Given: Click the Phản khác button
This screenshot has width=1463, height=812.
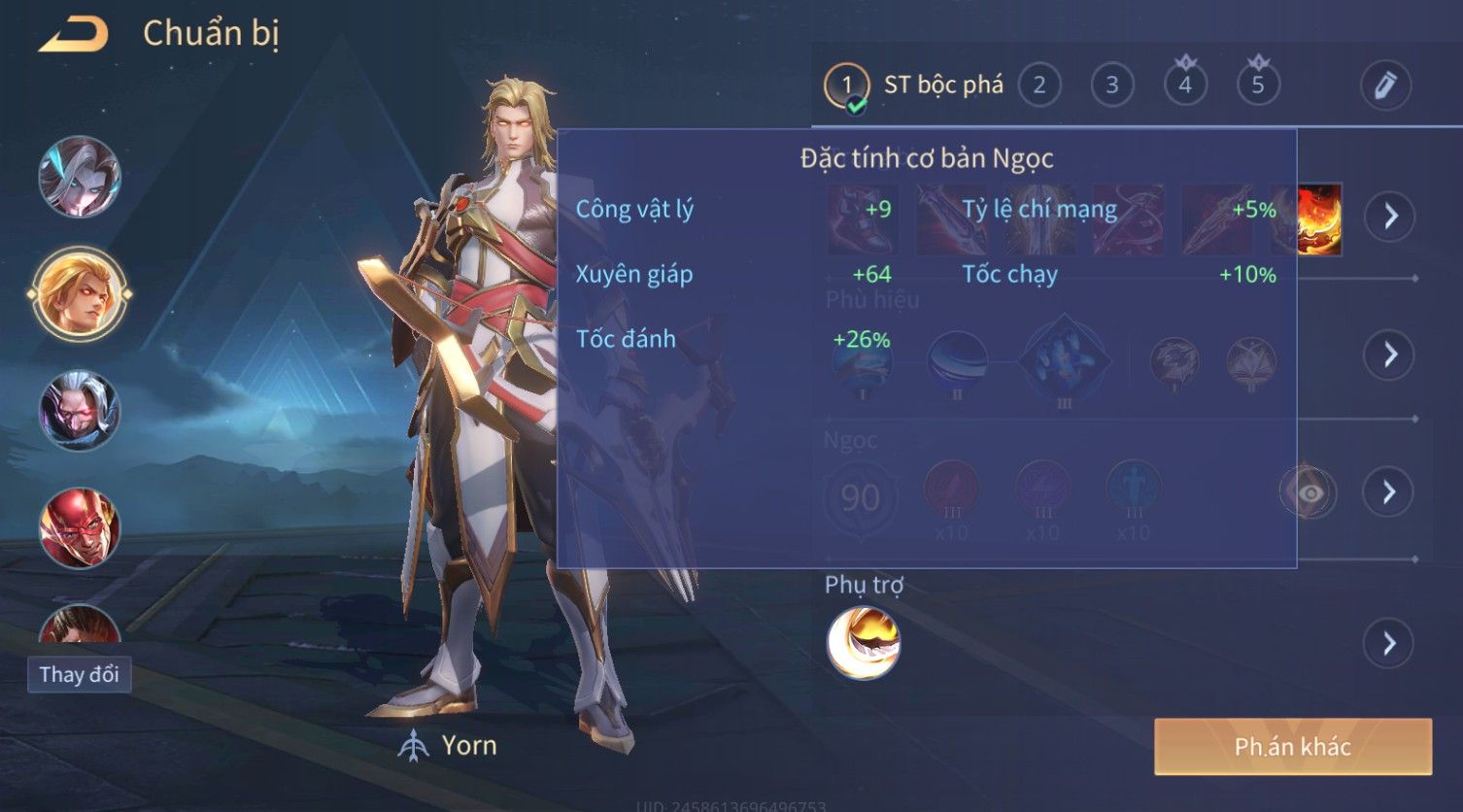Looking at the screenshot, I should pyautogui.click(x=1292, y=747).
